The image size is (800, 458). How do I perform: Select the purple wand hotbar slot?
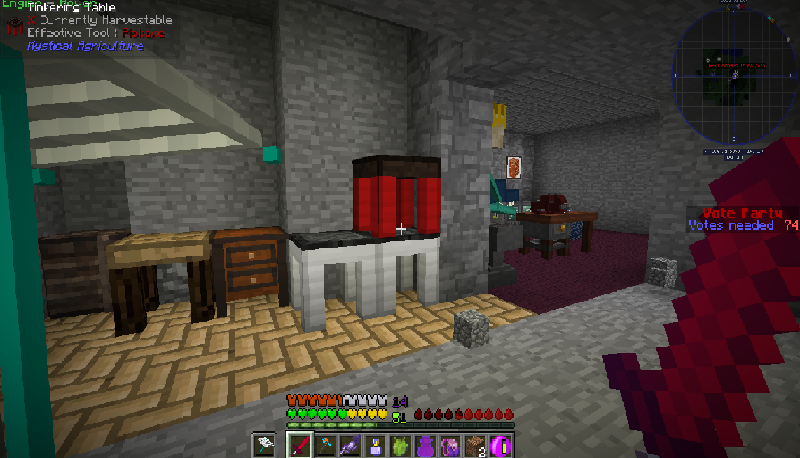point(349,444)
